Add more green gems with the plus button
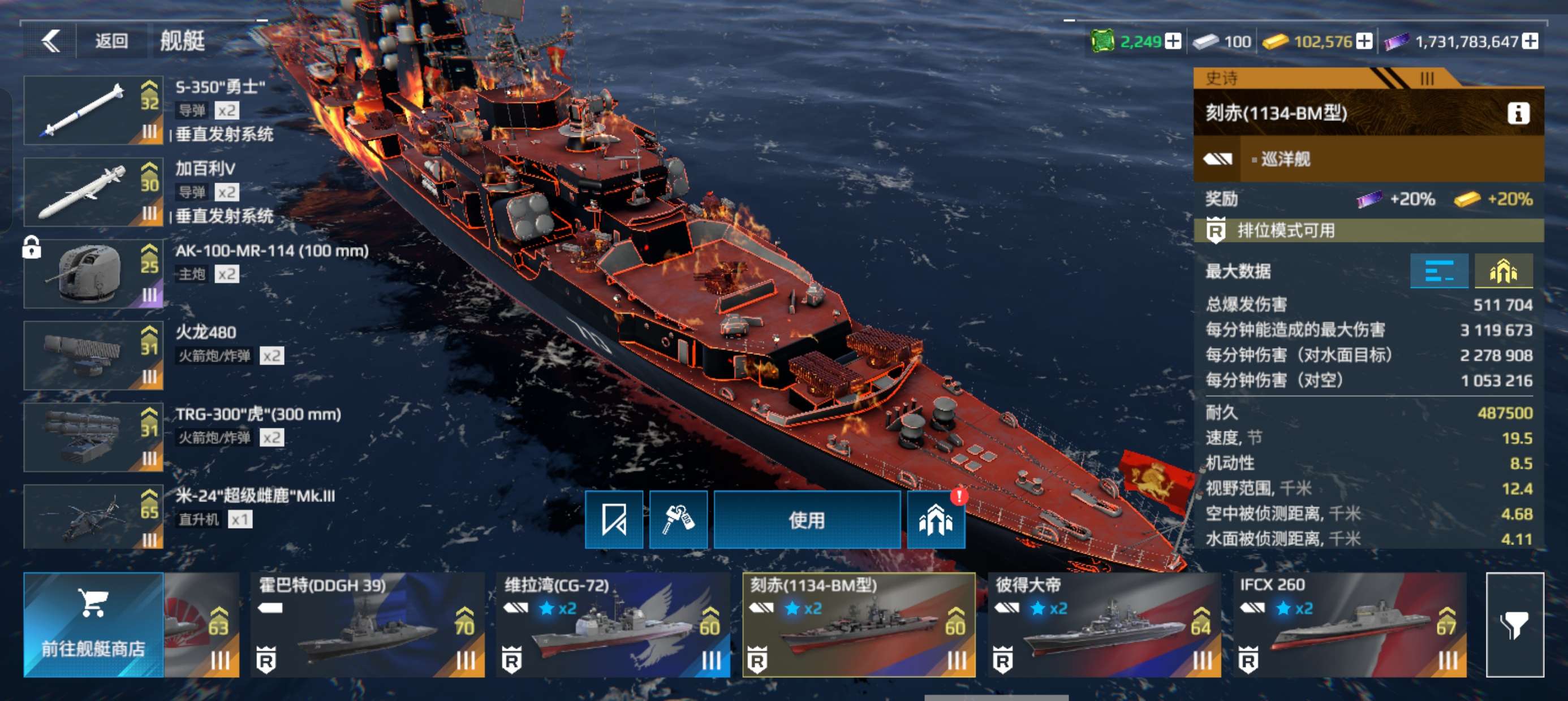The height and width of the screenshot is (701, 1568). click(x=1173, y=41)
